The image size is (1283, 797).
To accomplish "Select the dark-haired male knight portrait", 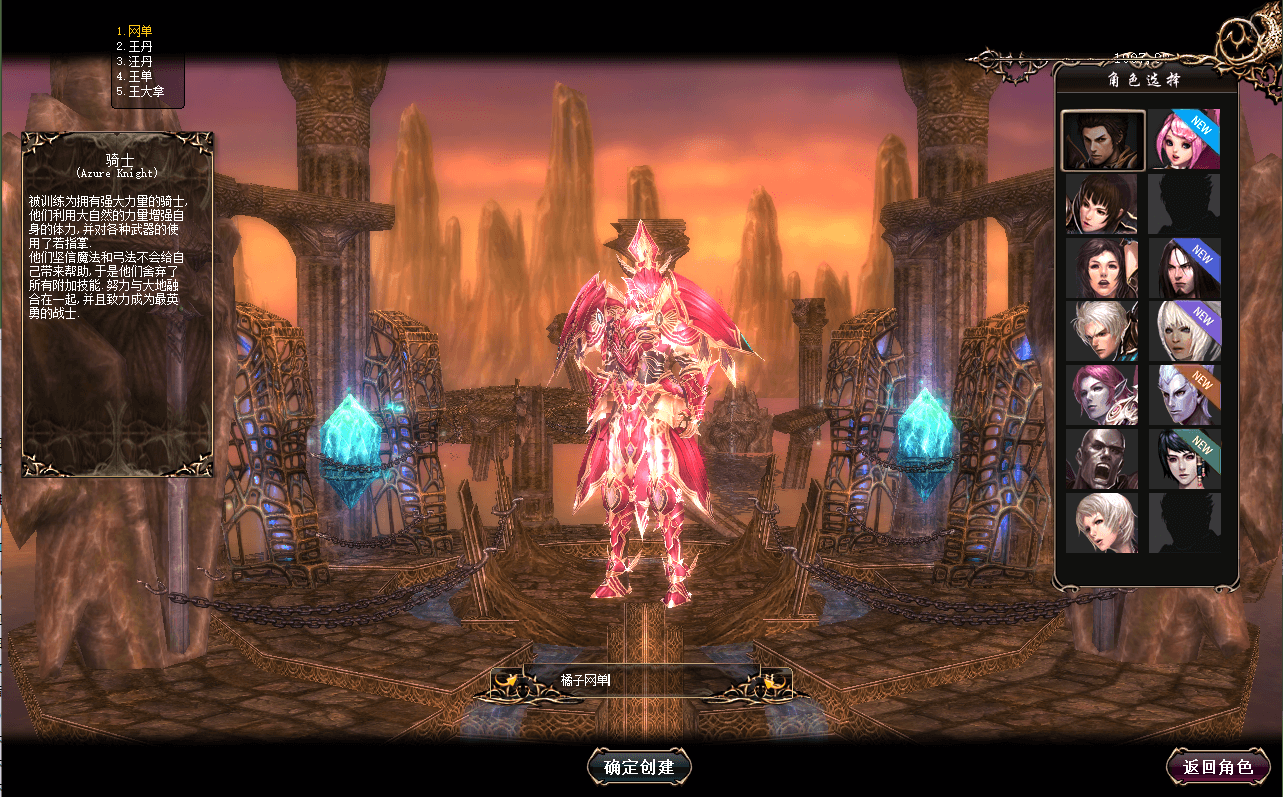I will 1102,140.
